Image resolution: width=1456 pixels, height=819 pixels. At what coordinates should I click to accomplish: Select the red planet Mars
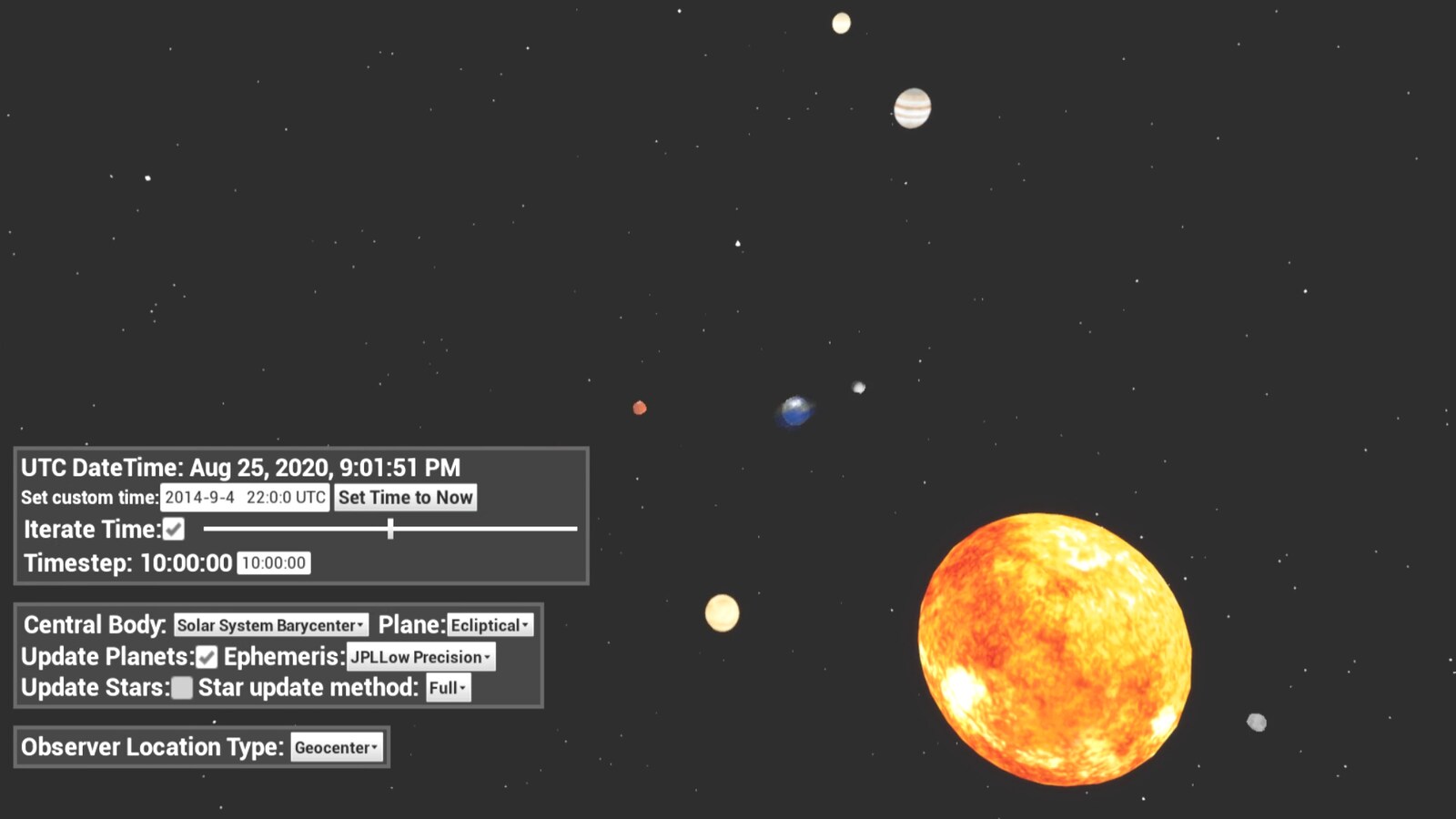click(x=639, y=409)
